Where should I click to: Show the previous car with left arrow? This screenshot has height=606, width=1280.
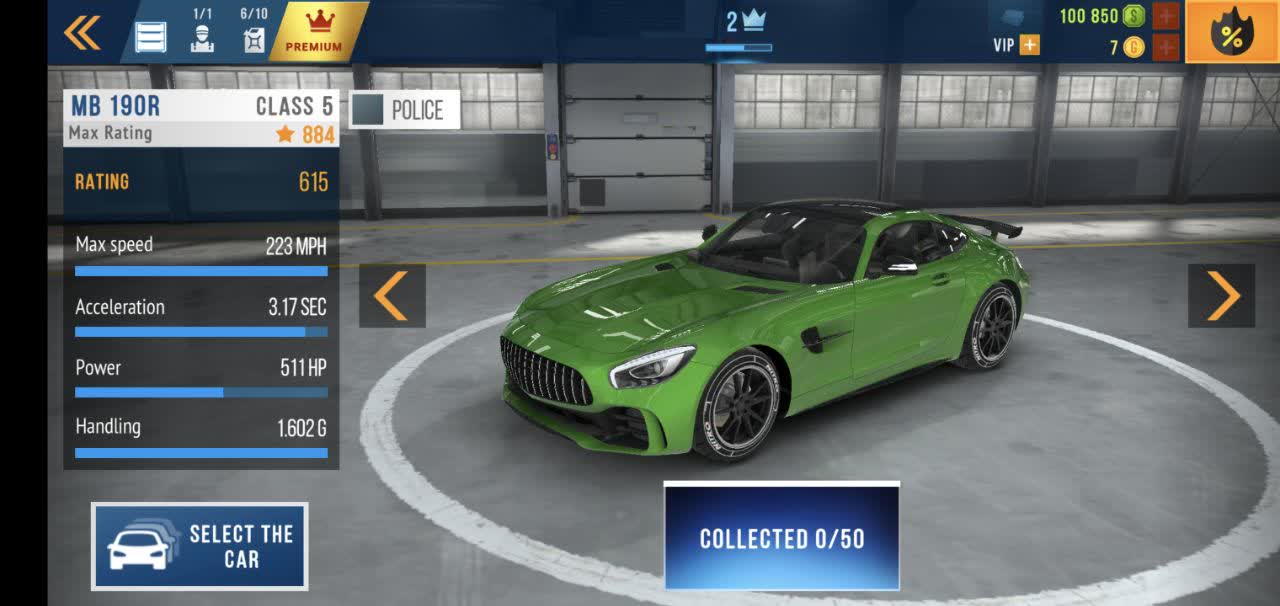point(391,296)
